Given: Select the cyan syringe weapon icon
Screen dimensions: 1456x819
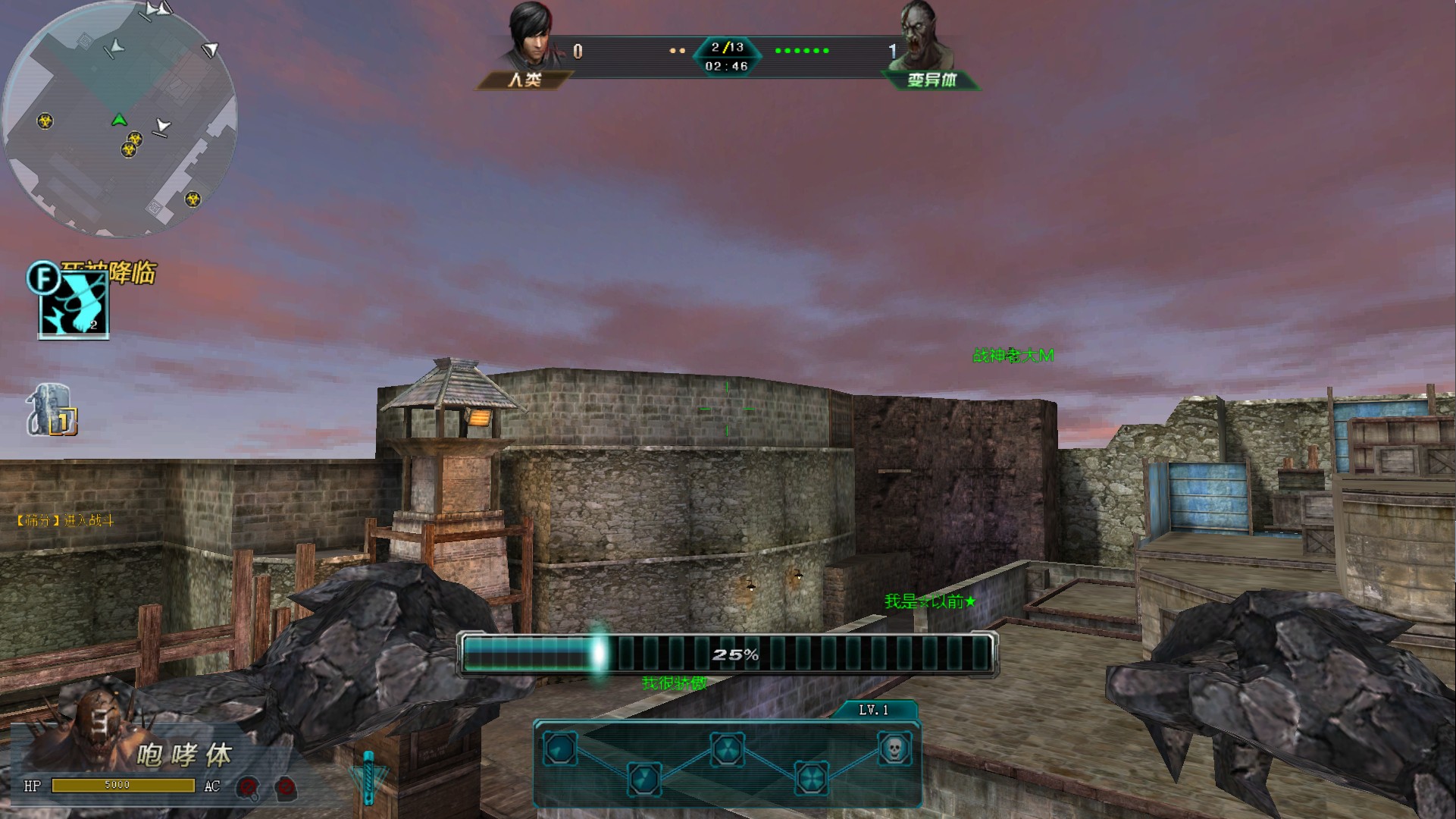Looking at the screenshot, I should tap(368, 776).
